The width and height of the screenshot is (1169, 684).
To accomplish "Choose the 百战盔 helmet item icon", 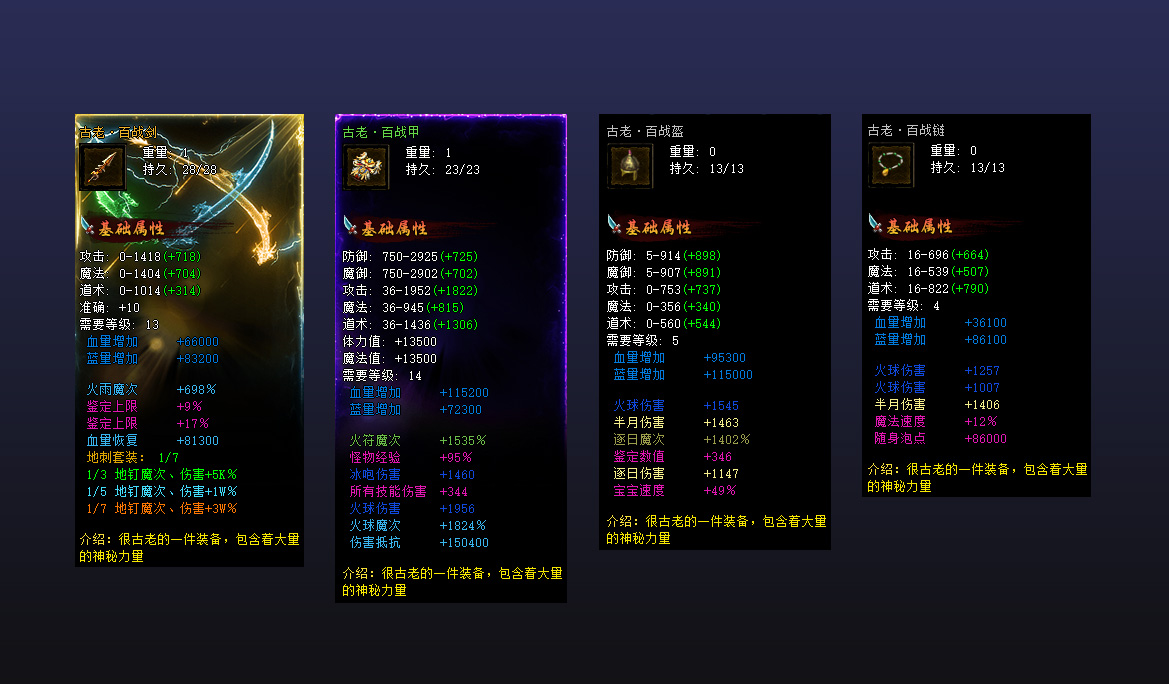I will (630, 166).
